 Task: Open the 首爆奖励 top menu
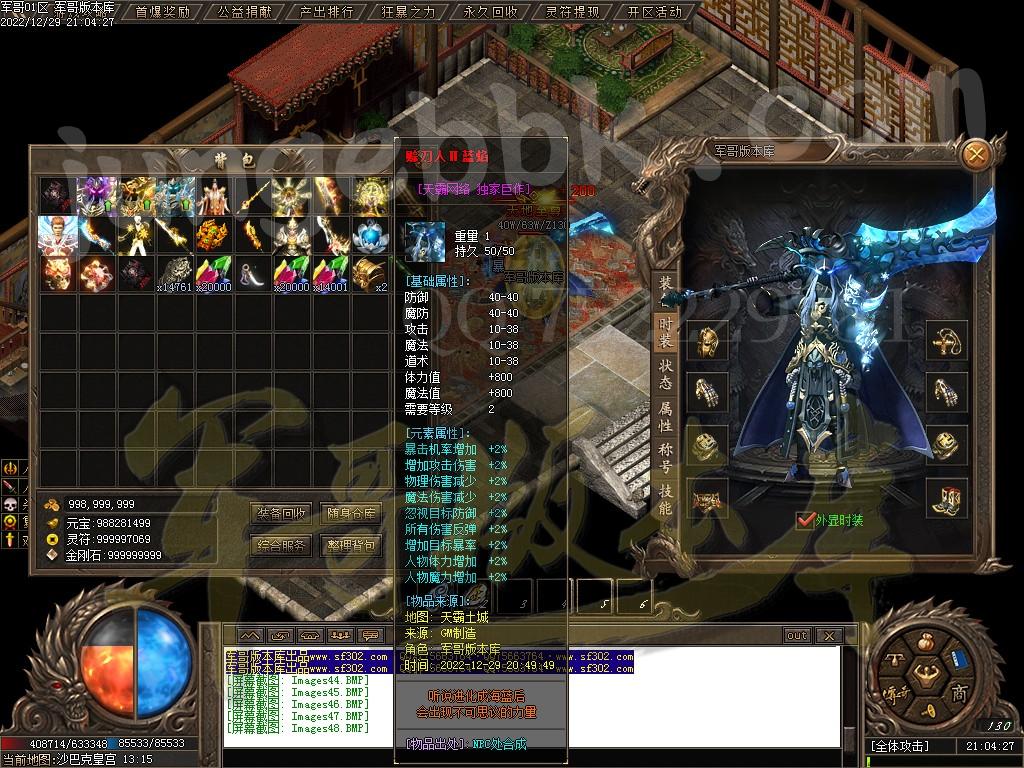[162, 12]
